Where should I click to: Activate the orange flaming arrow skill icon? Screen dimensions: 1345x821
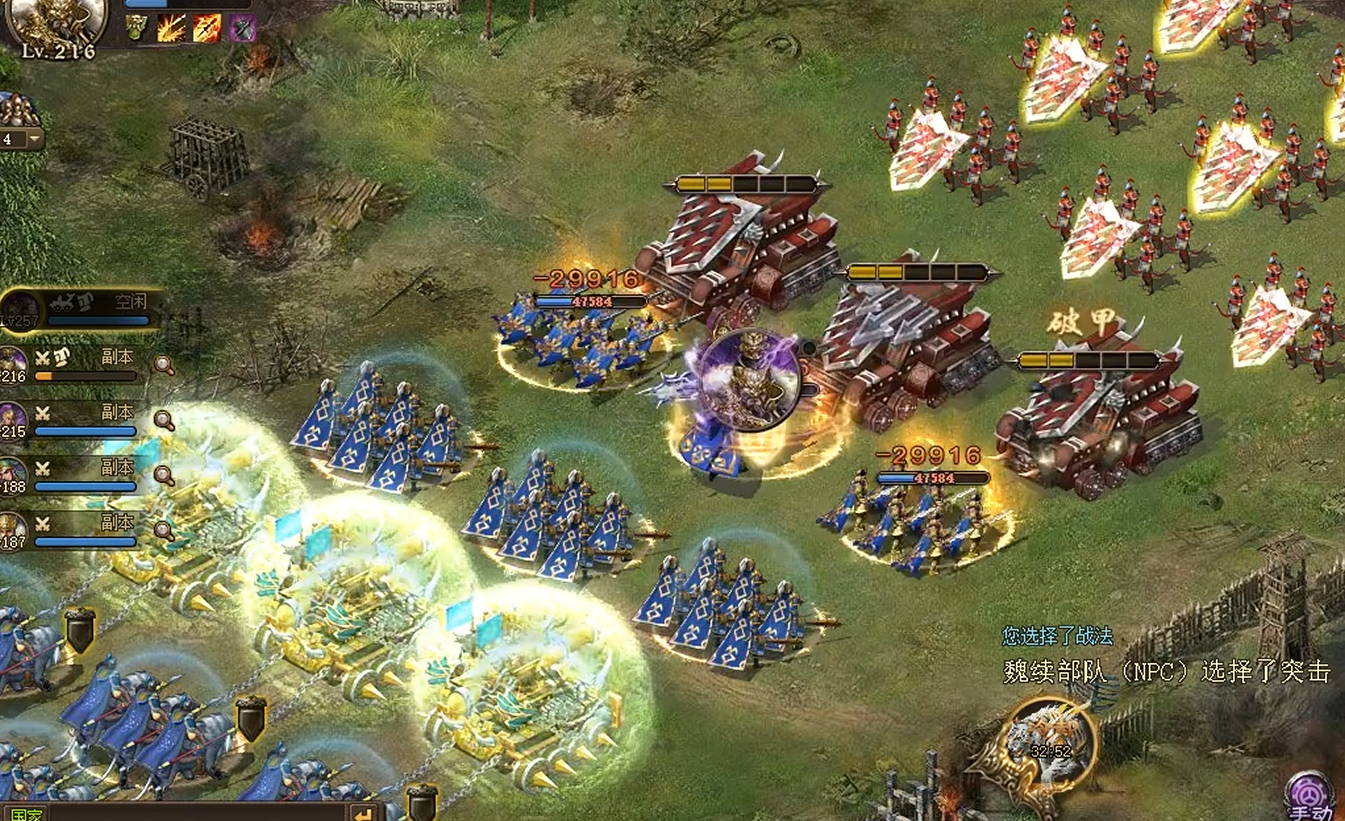(x=207, y=27)
